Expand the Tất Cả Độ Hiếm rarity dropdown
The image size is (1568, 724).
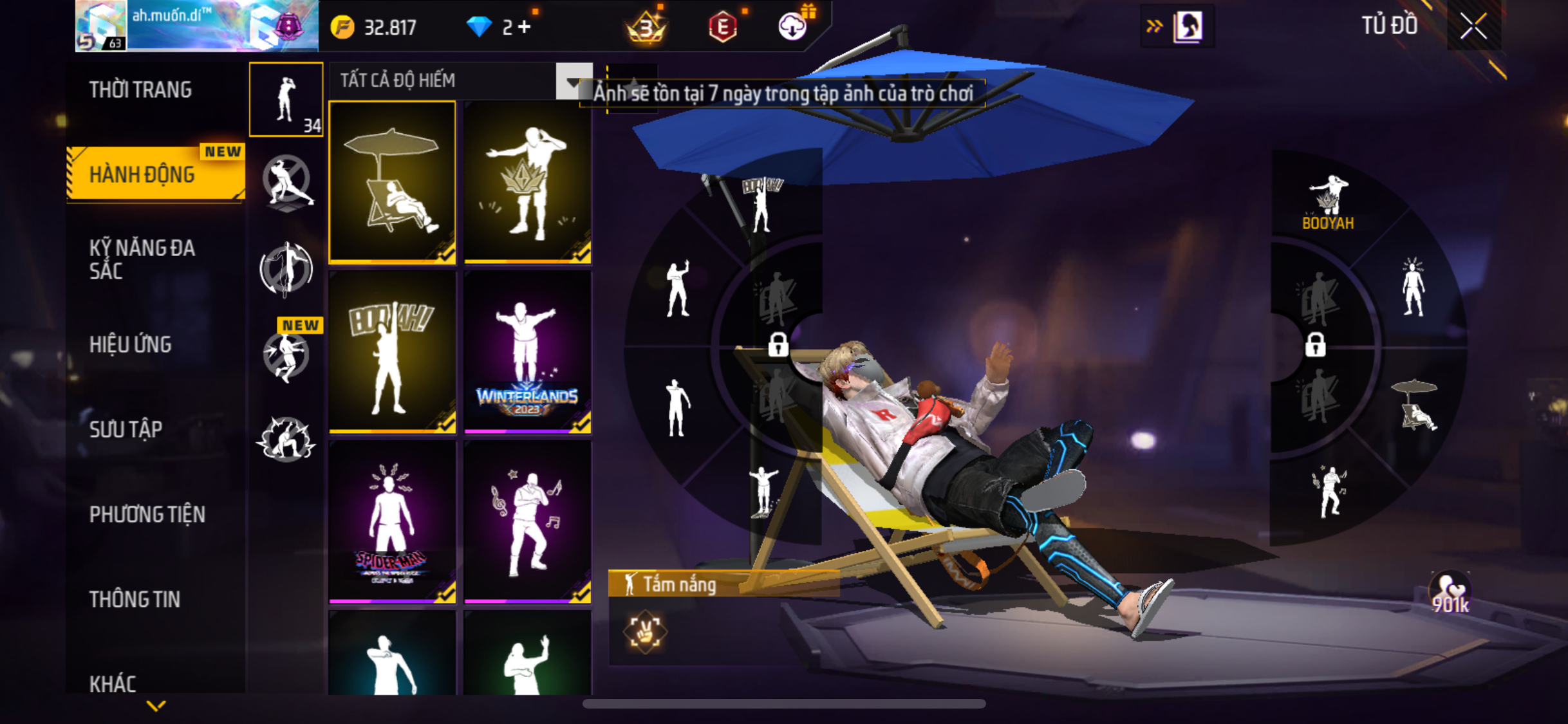pyautogui.click(x=573, y=81)
